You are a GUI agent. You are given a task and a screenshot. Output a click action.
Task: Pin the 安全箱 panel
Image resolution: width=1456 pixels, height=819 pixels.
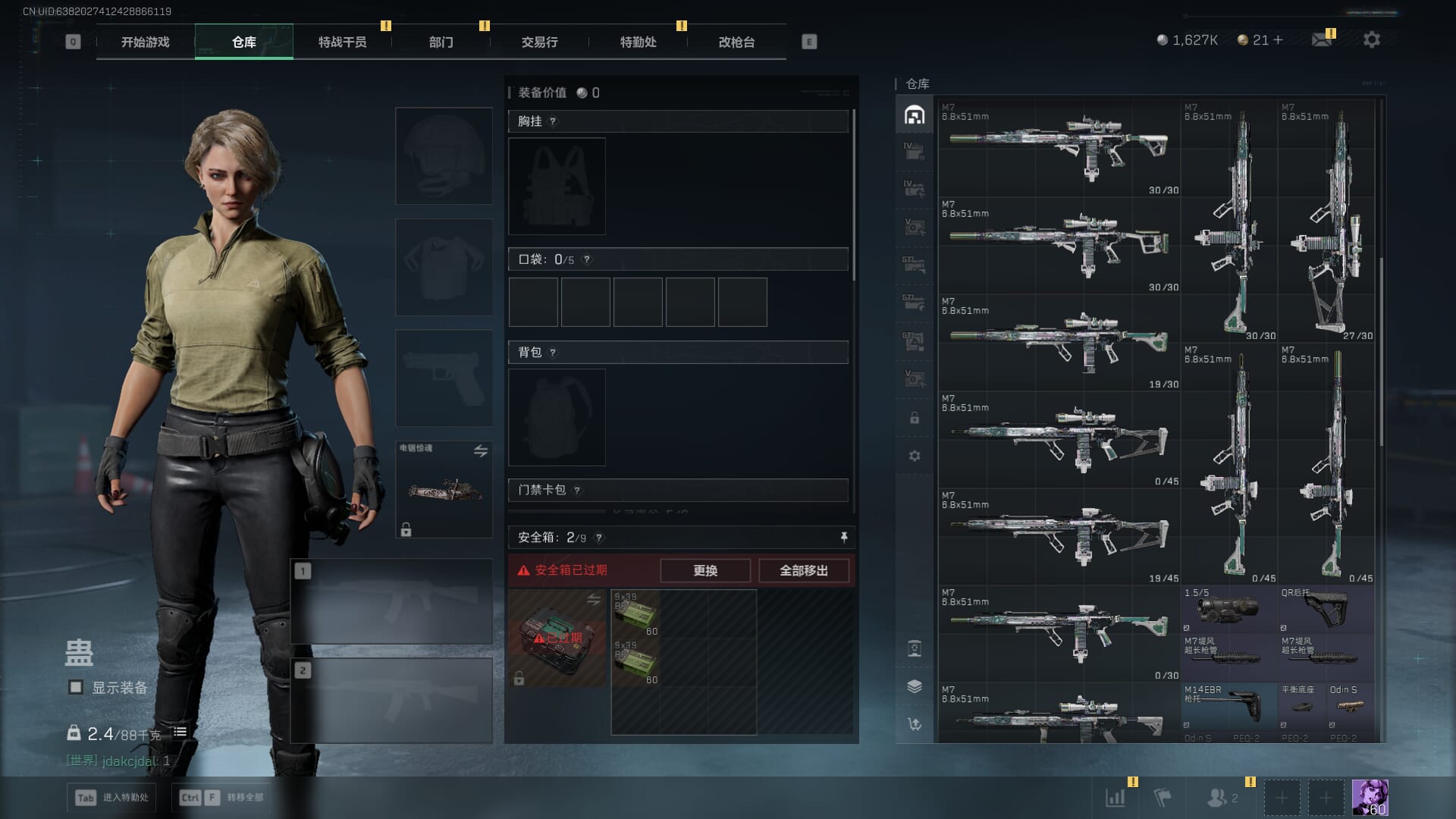(x=843, y=538)
